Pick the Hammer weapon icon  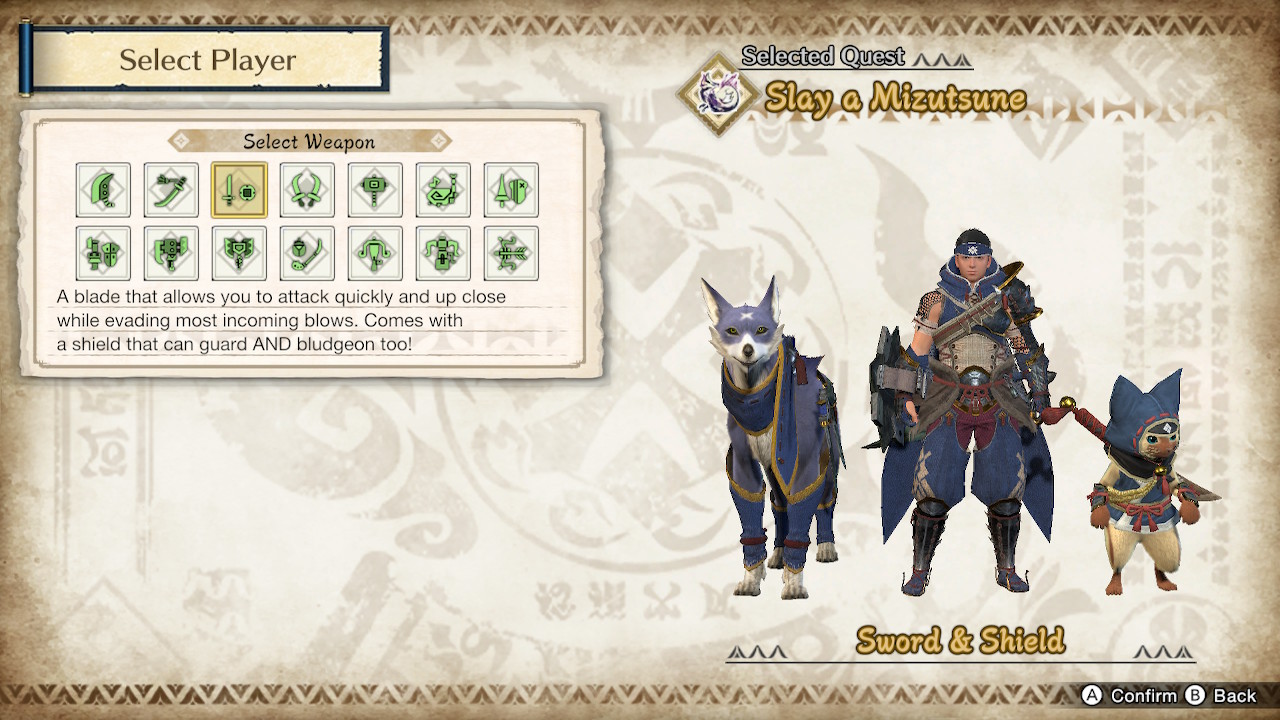(x=375, y=189)
